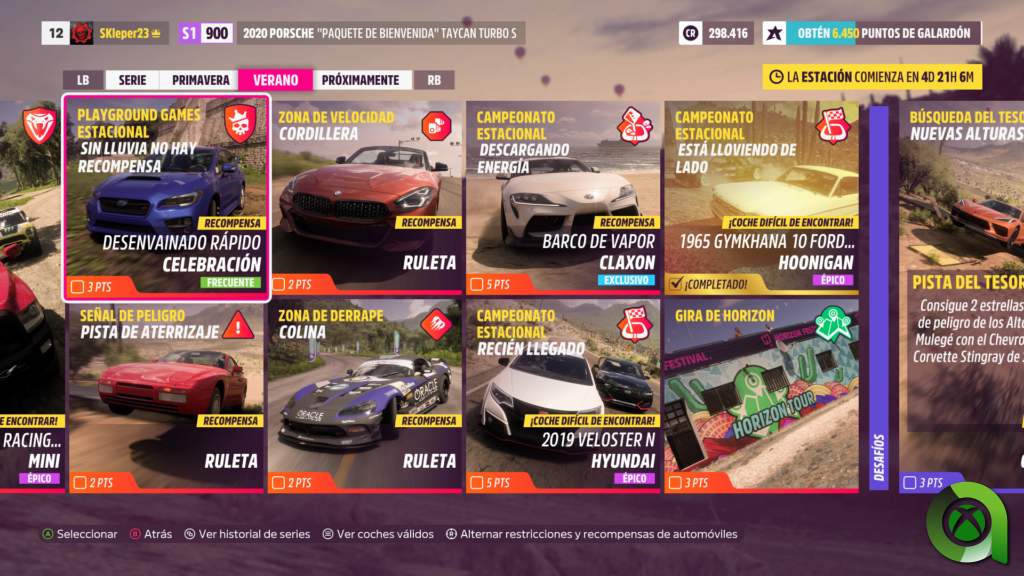Choose the Recién Llegado championship tile
The image size is (1024, 576).
pos(563,396)
